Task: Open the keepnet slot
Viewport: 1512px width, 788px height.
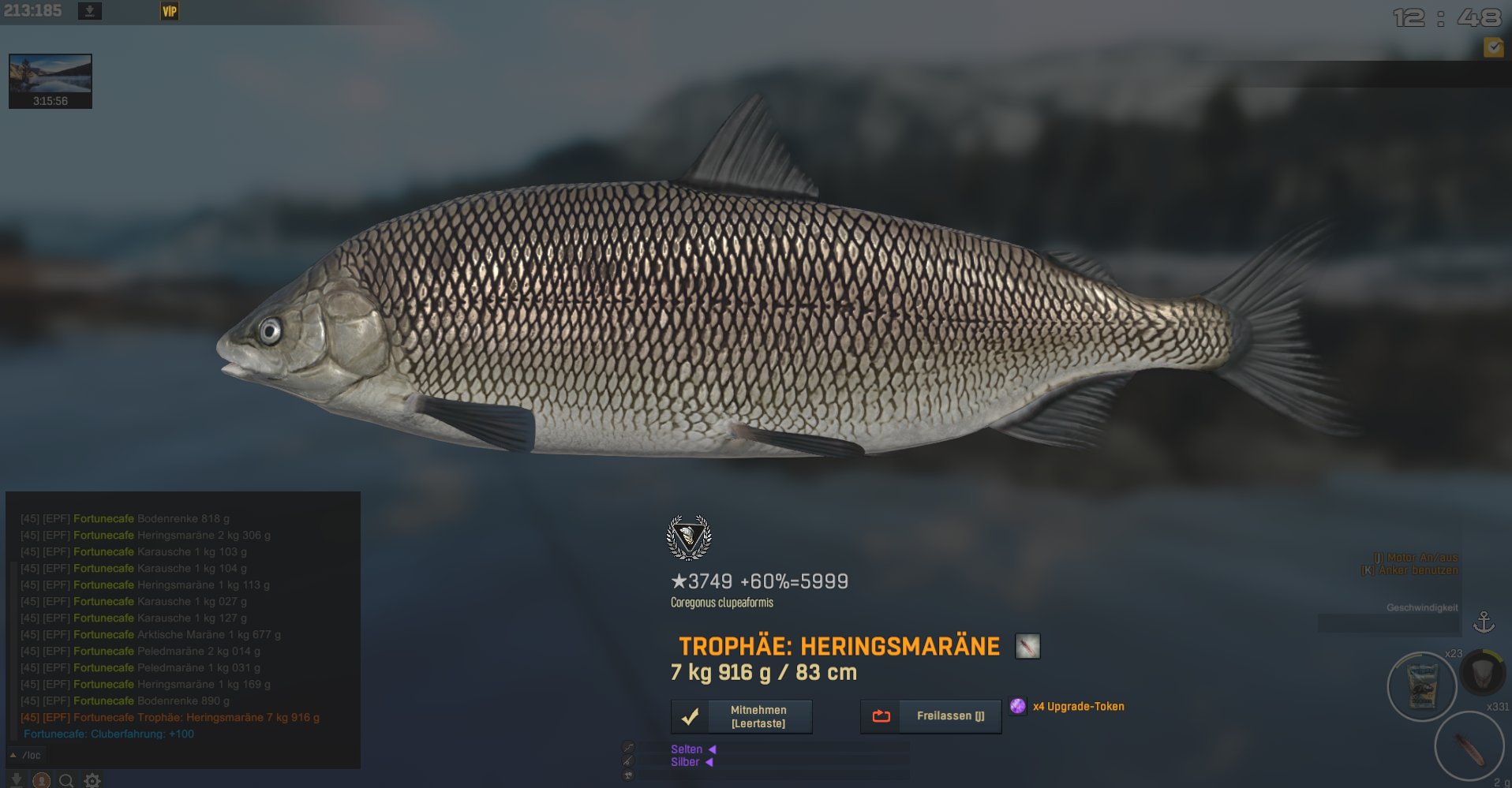Action: 1482,673
